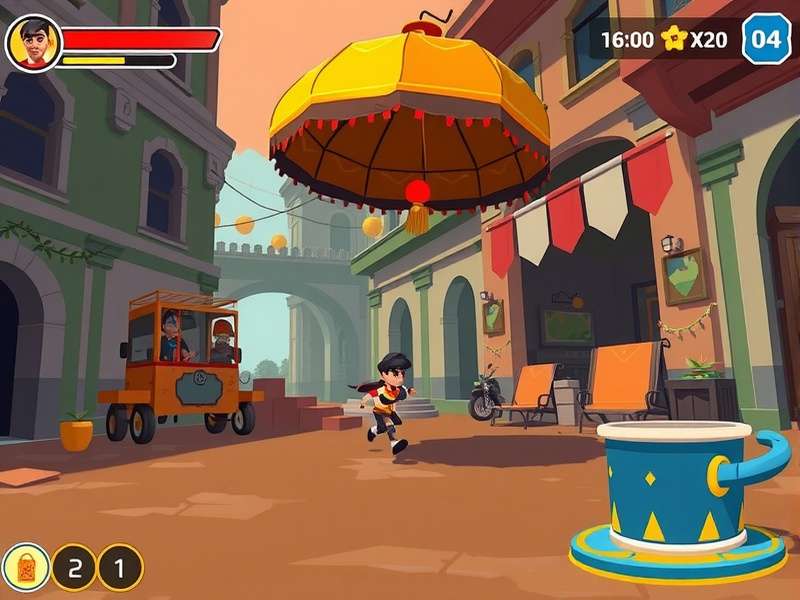
Task: Select the round slot numbered 2
Action: click(x=74, y=568)
